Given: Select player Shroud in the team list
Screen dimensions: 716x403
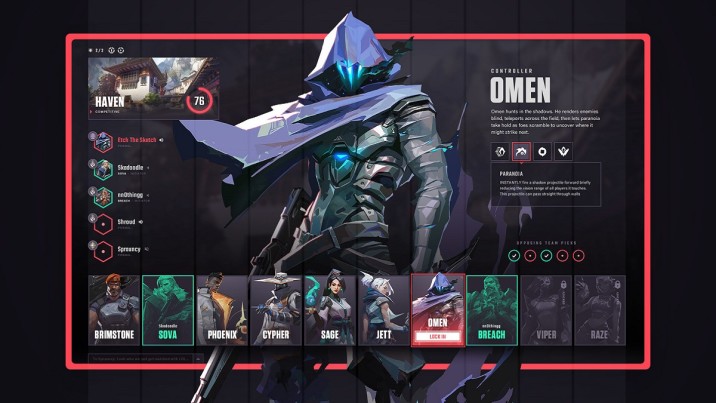Looking at the screenshot, I should pos(120,223).
